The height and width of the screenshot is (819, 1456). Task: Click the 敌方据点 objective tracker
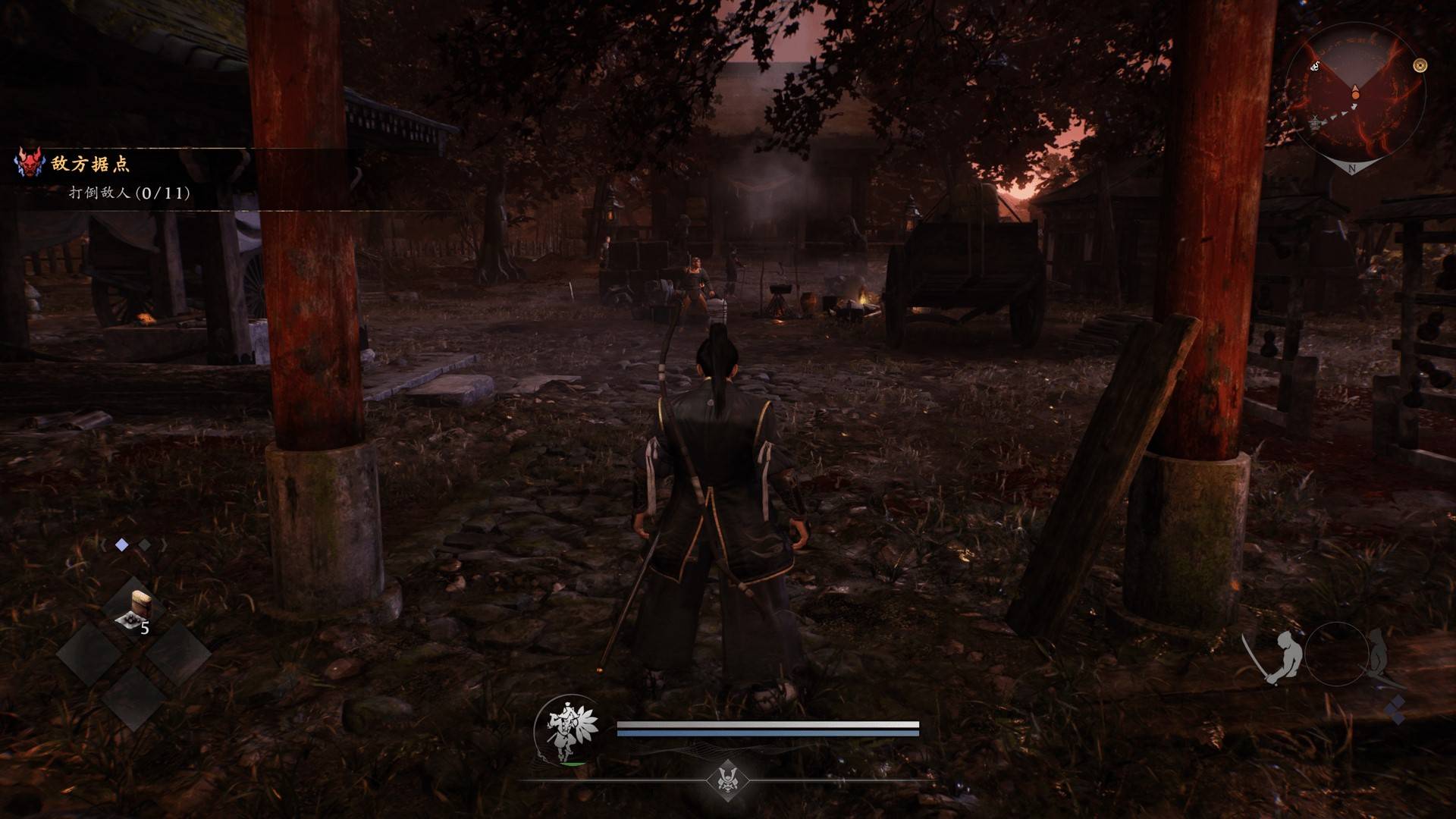pos(91,164)
